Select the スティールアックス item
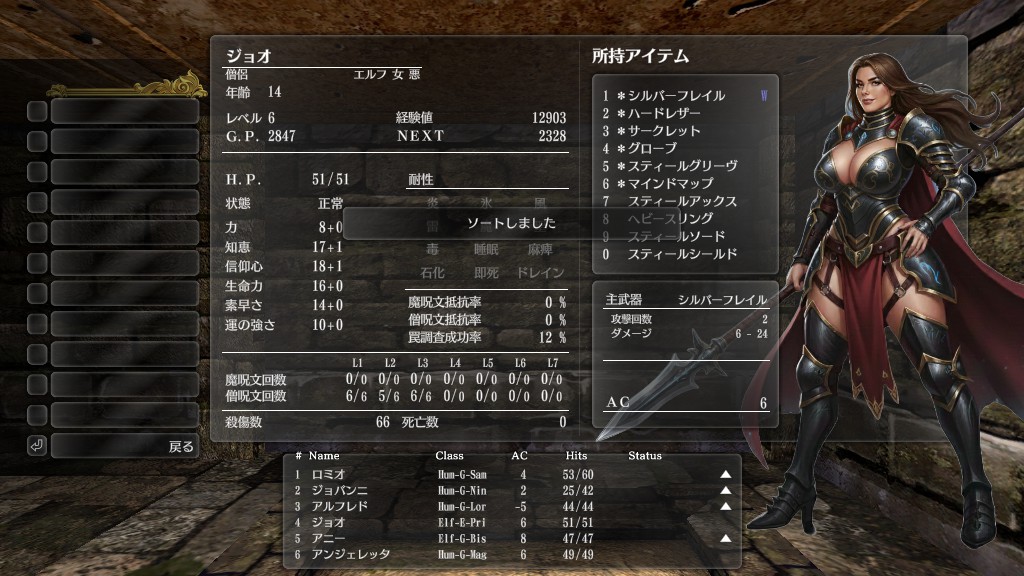This screenshot has width=1024, height=576. (x=681, y=201)
